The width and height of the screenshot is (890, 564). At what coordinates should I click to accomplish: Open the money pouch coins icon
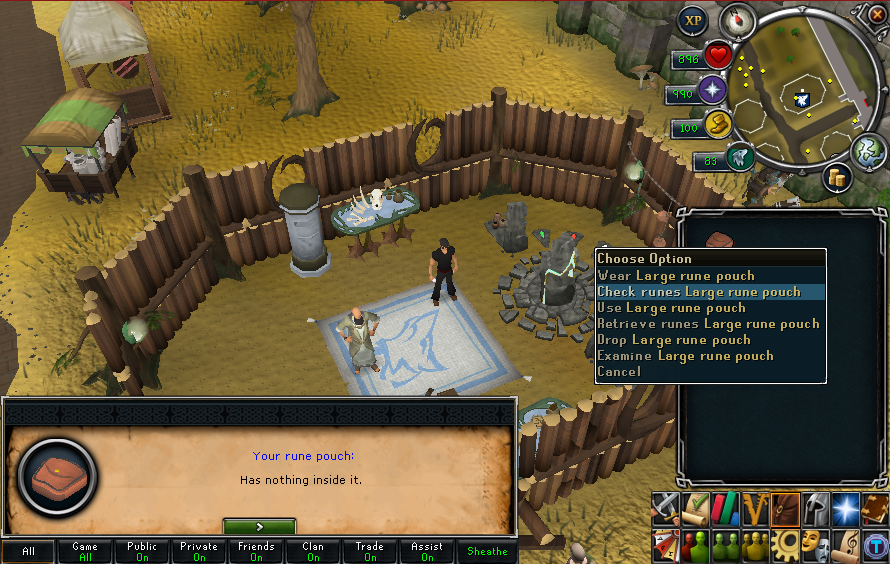837,176
